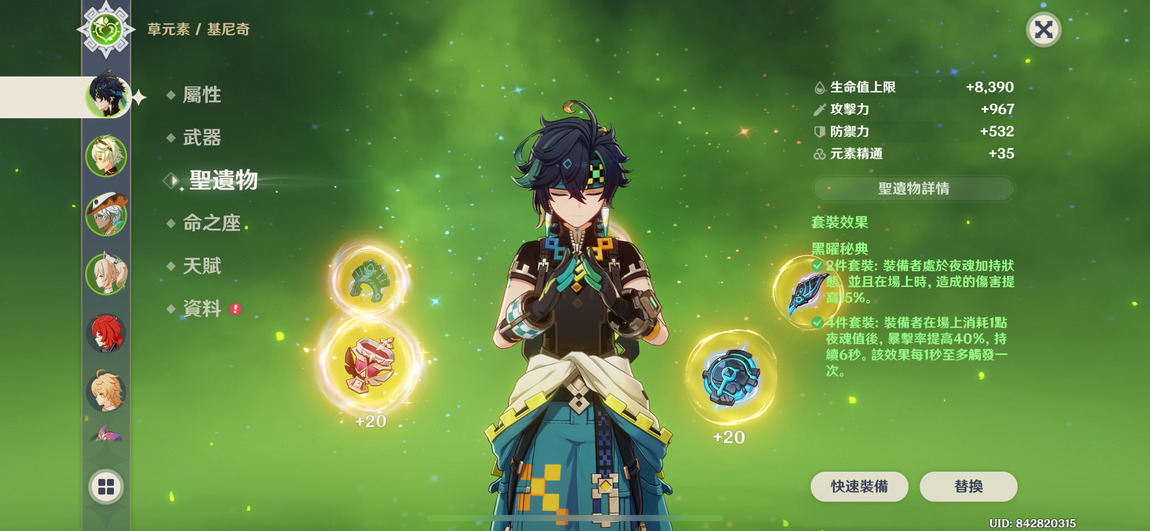Image resolution: width=1150 pixels, height=531 pixels.
Task: Click the 快速裝備 quick equip button
Action: click(859, 486)
